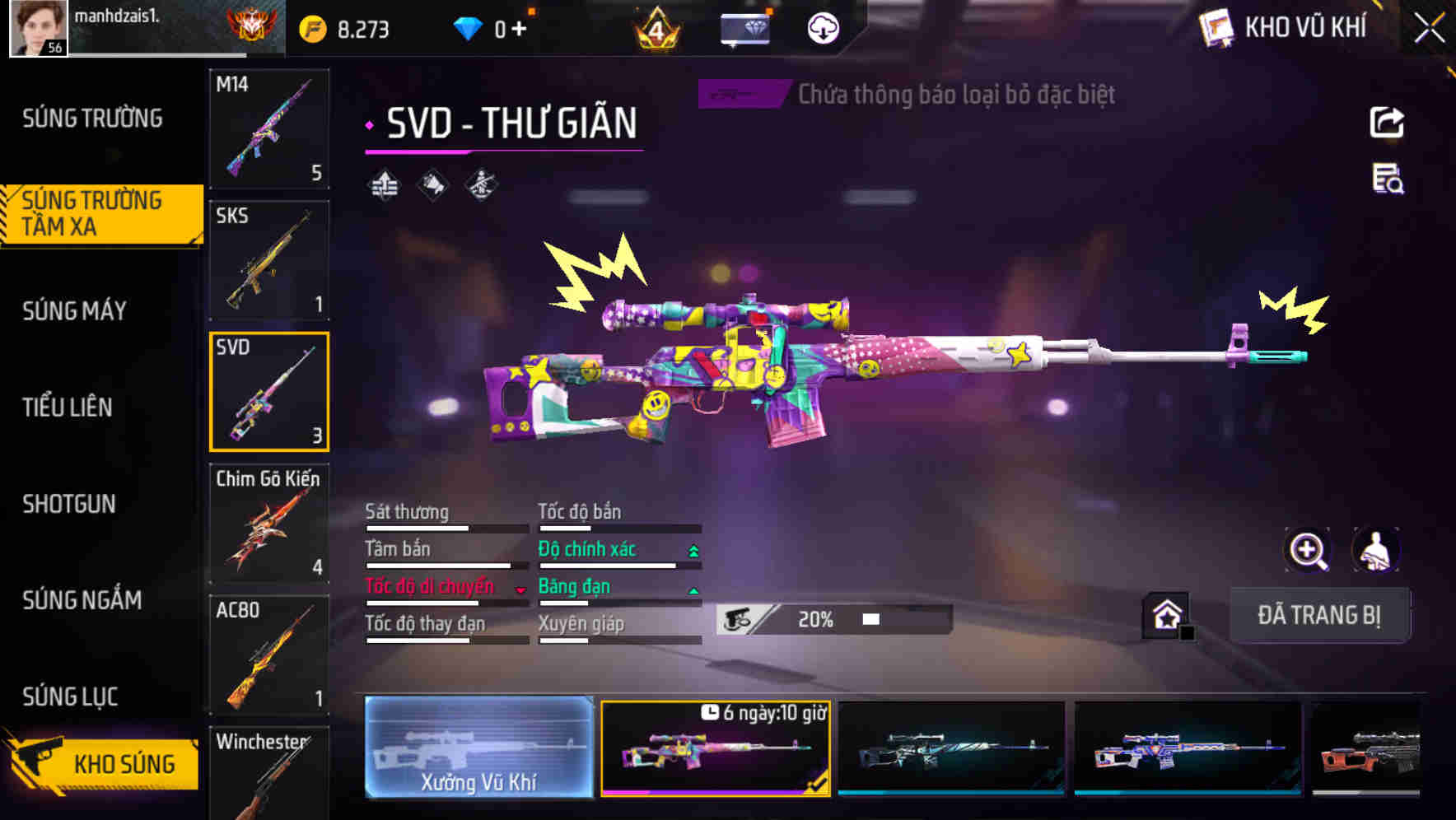The width and height of the screenshot is (1456, 820).
Task: Switch to the SÚNG TRƯỜNG TẦM XA tab
Action: click(93, 212)
